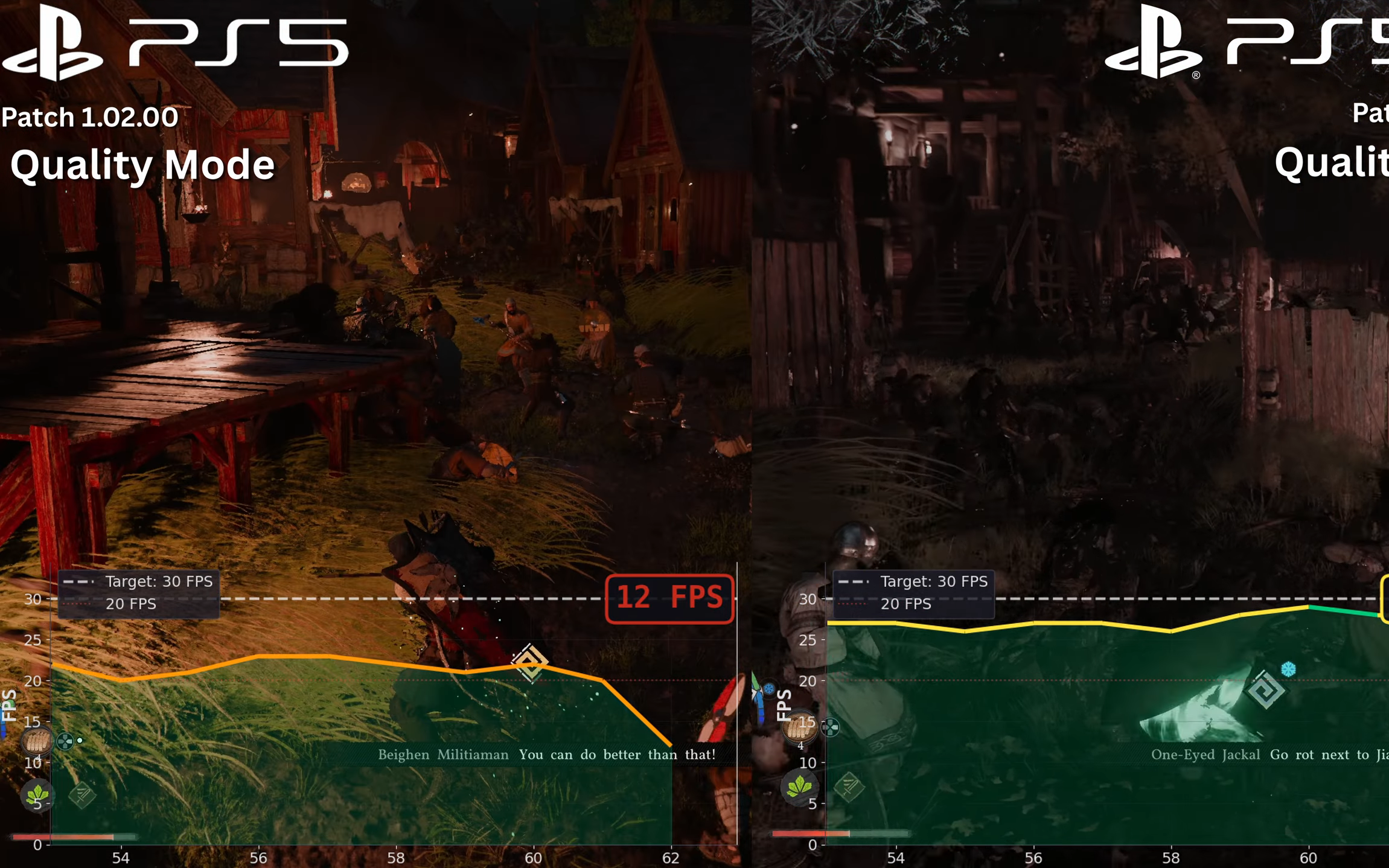Screen dimensions: 1389x868
Task: Toggle the red 20 FPS threshold line
Action: tap(132, 604)
